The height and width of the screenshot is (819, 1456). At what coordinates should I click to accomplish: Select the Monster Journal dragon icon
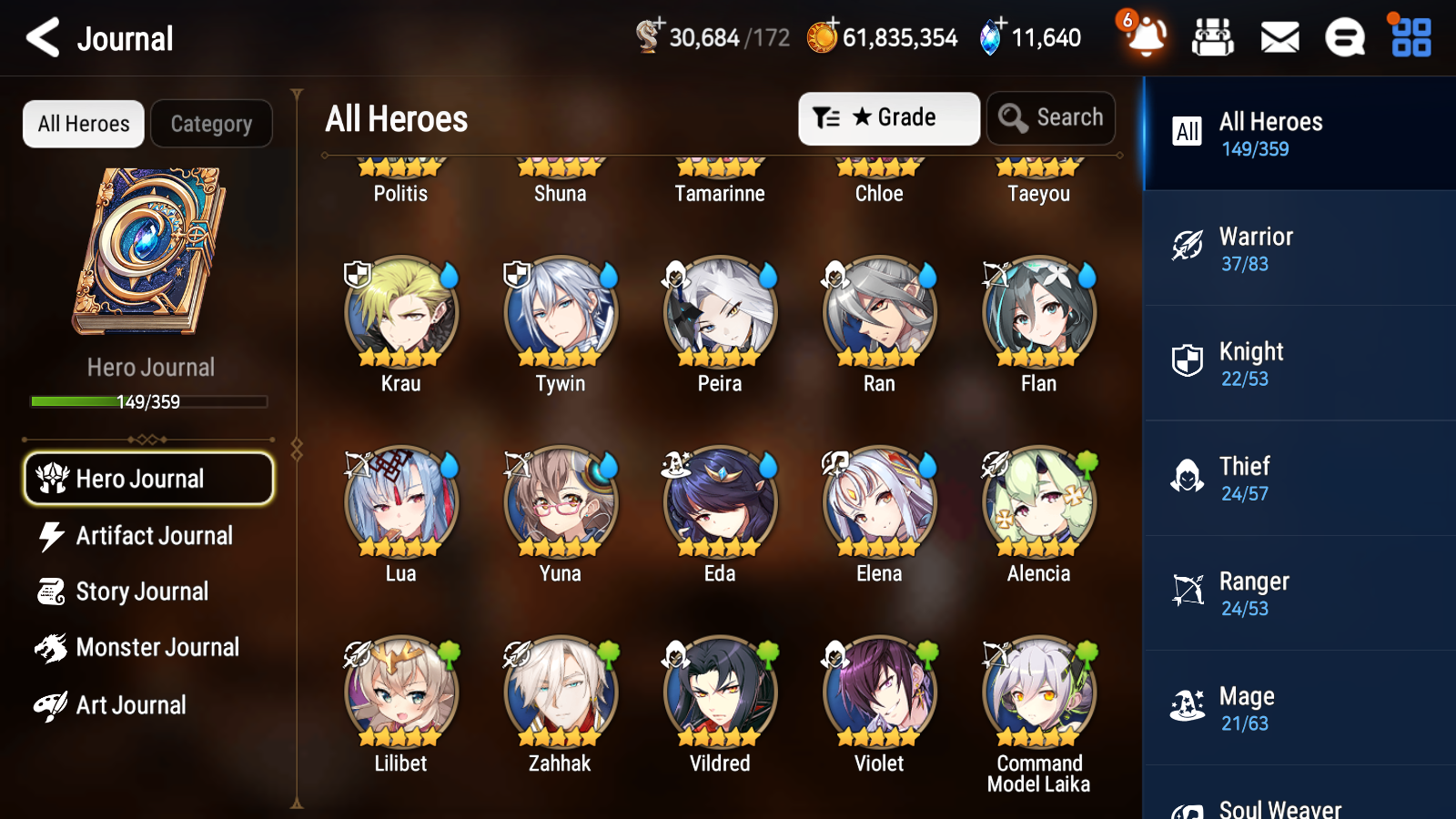[x=54, y=648]
